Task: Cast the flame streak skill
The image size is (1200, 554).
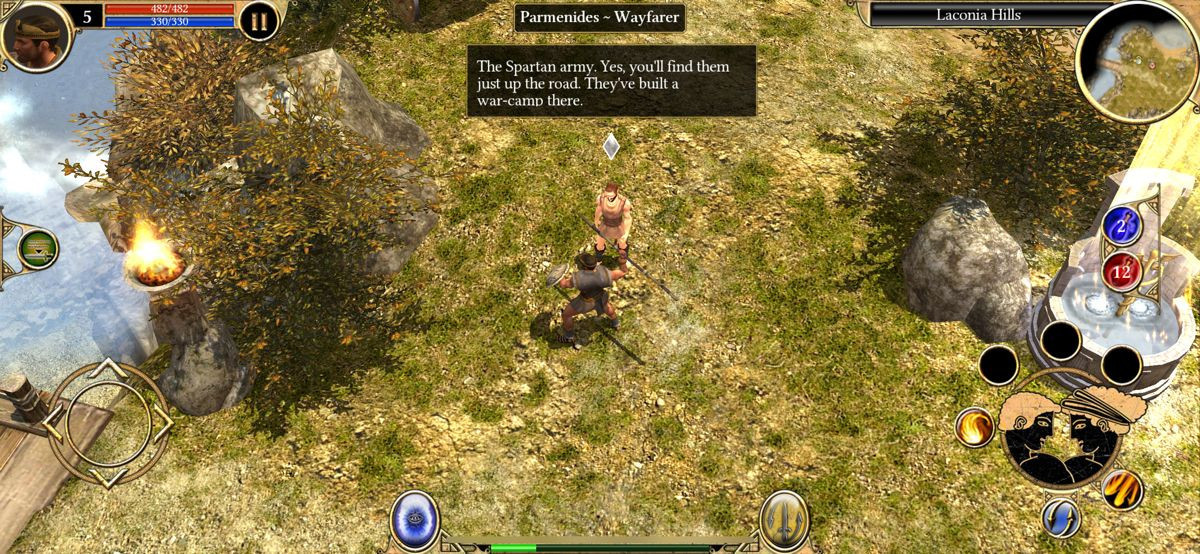Action: click(1122, 490)
